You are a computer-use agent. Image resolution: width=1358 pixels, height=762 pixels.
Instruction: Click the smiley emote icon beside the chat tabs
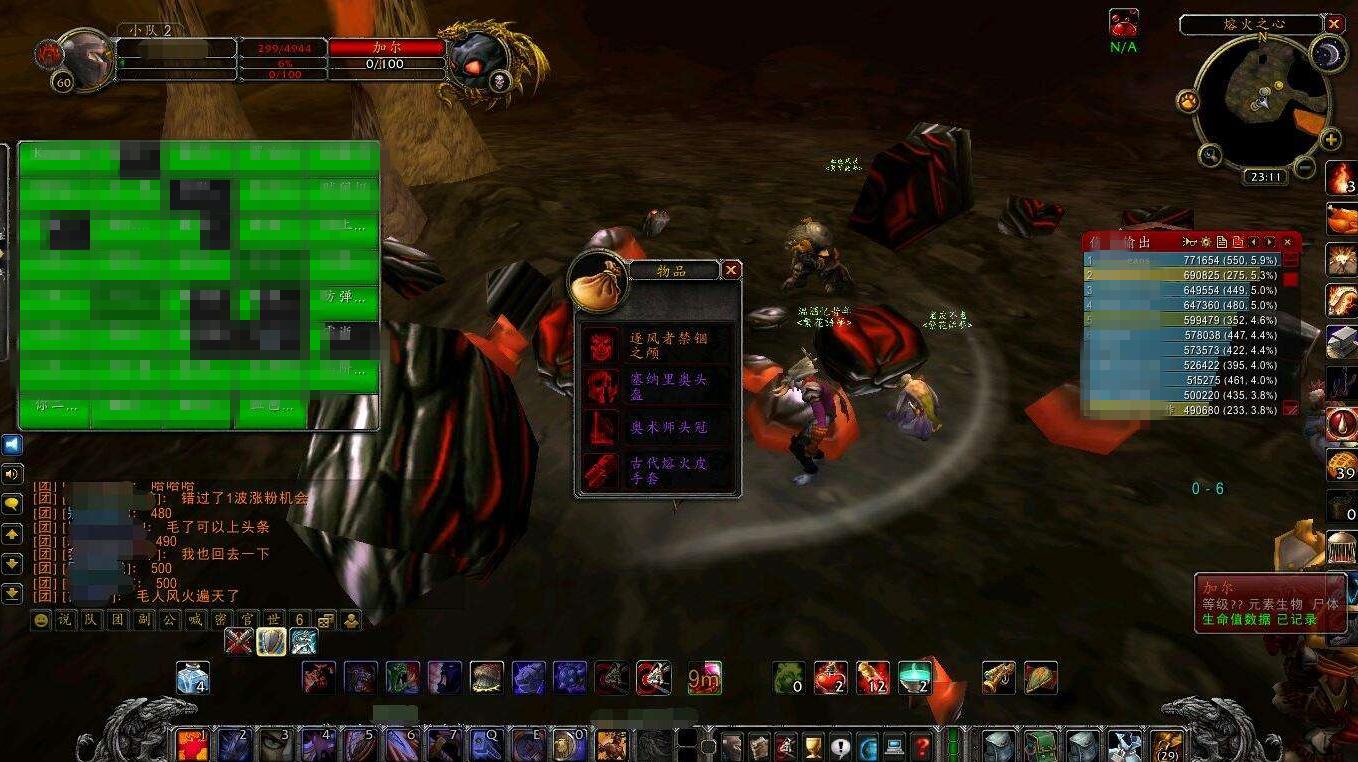(41, 619)
